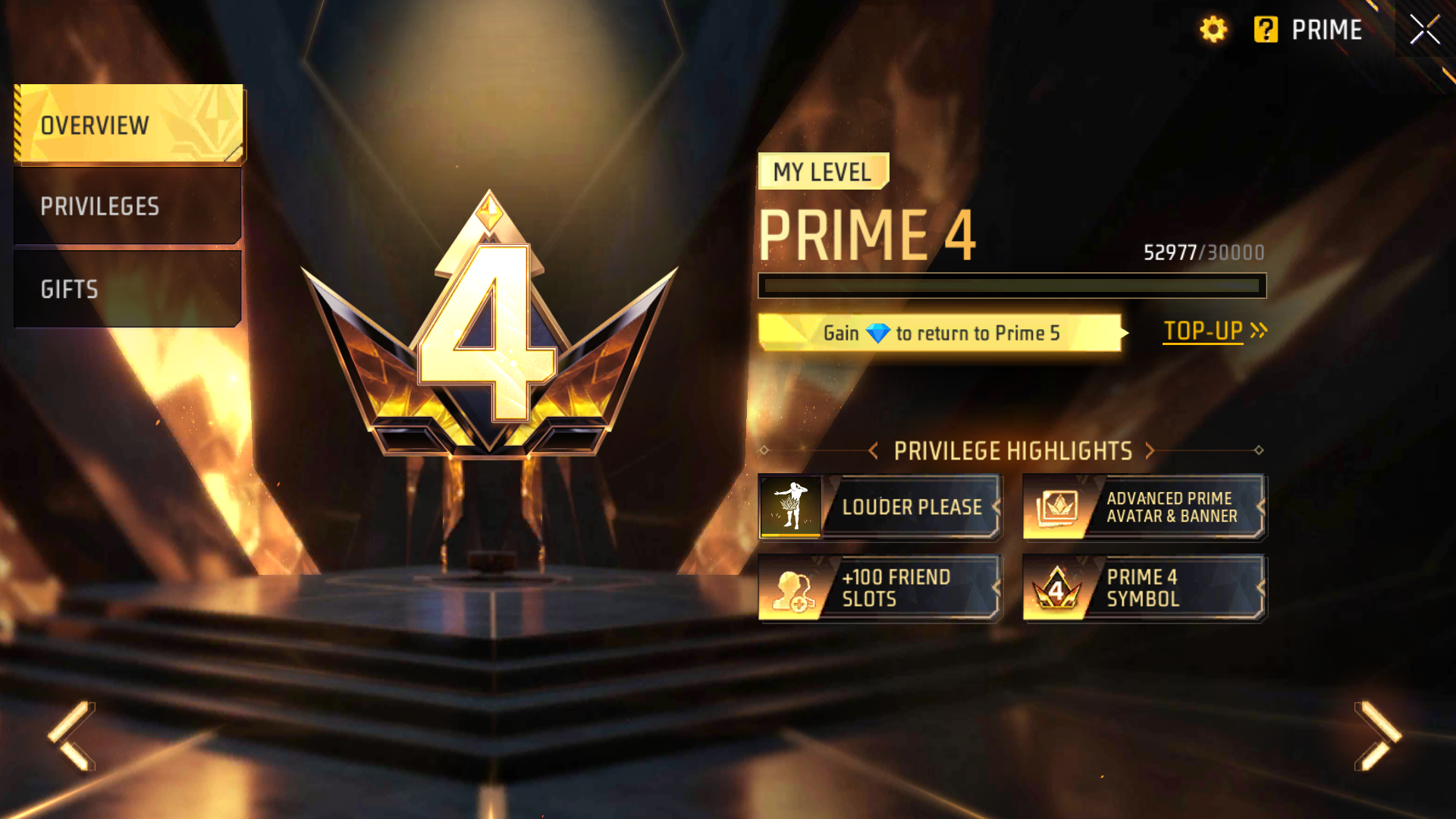
Task: Open the settings gear icon
Action: 1213,30
